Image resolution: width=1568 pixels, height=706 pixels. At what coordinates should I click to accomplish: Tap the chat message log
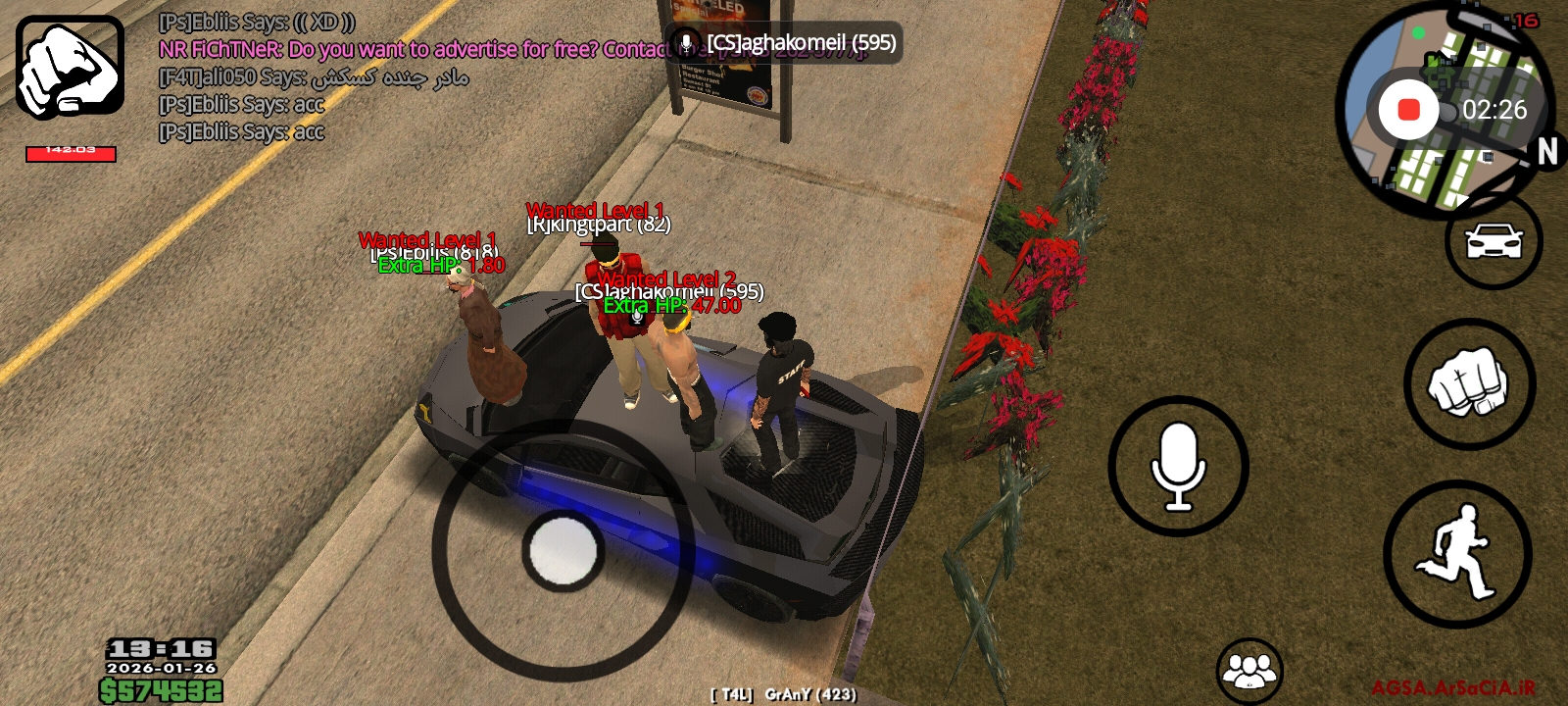pos(314,76)
